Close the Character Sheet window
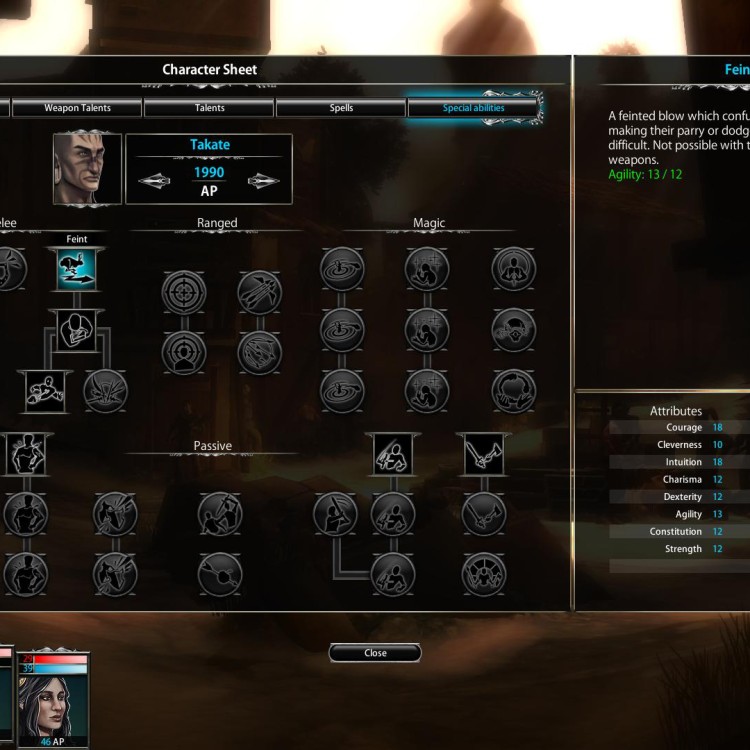The height and width of the screenshot is (750, 750). [x=375, y=653]
